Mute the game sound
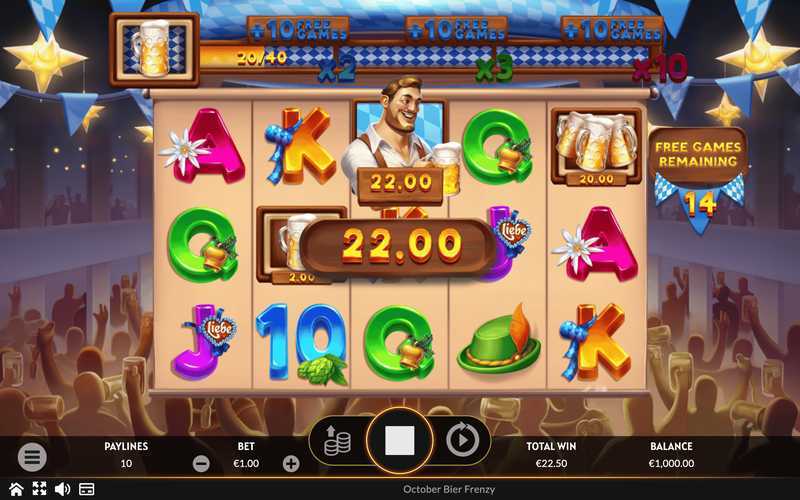 [62, 489]
